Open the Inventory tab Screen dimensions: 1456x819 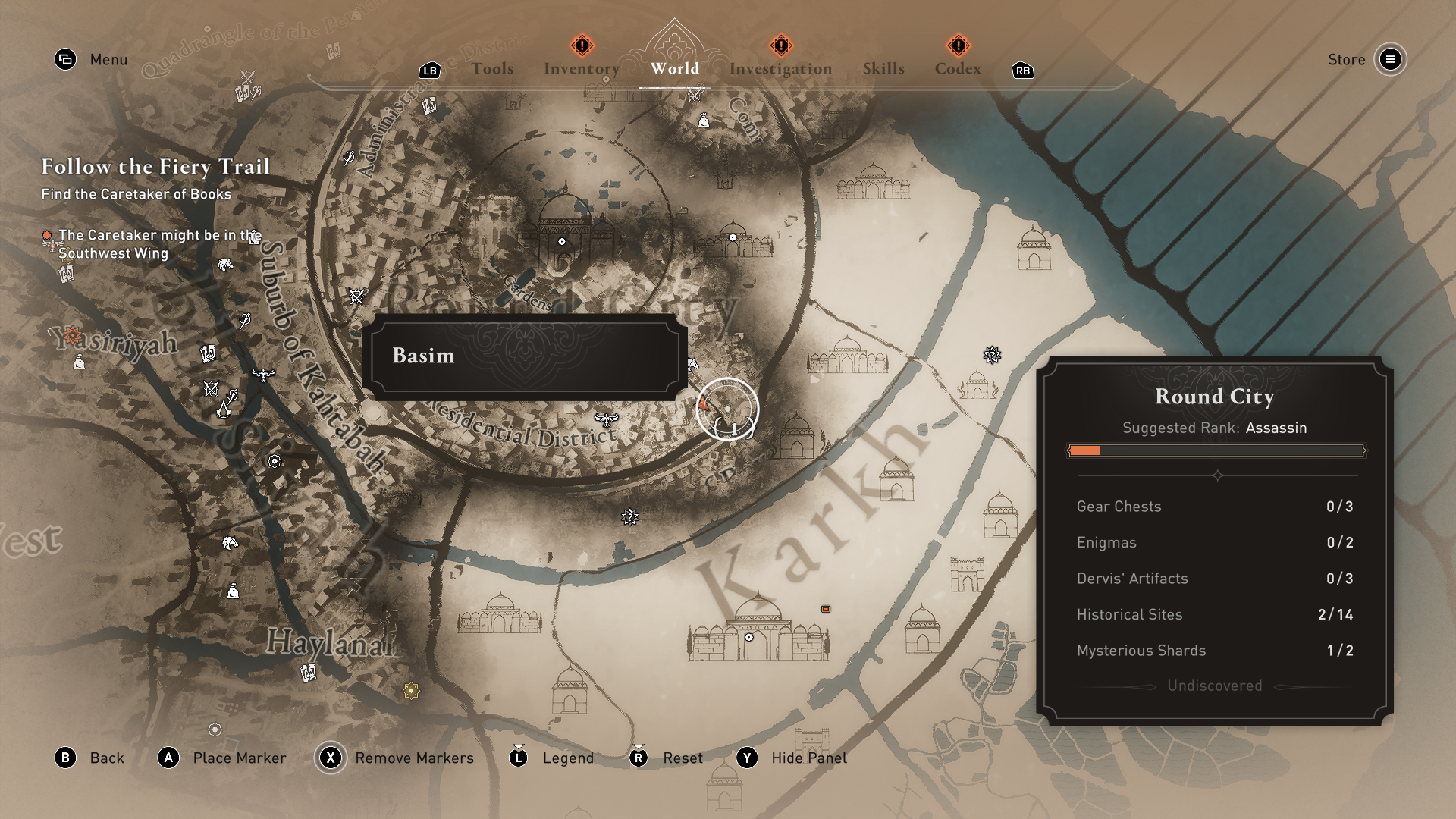[581, 69]
